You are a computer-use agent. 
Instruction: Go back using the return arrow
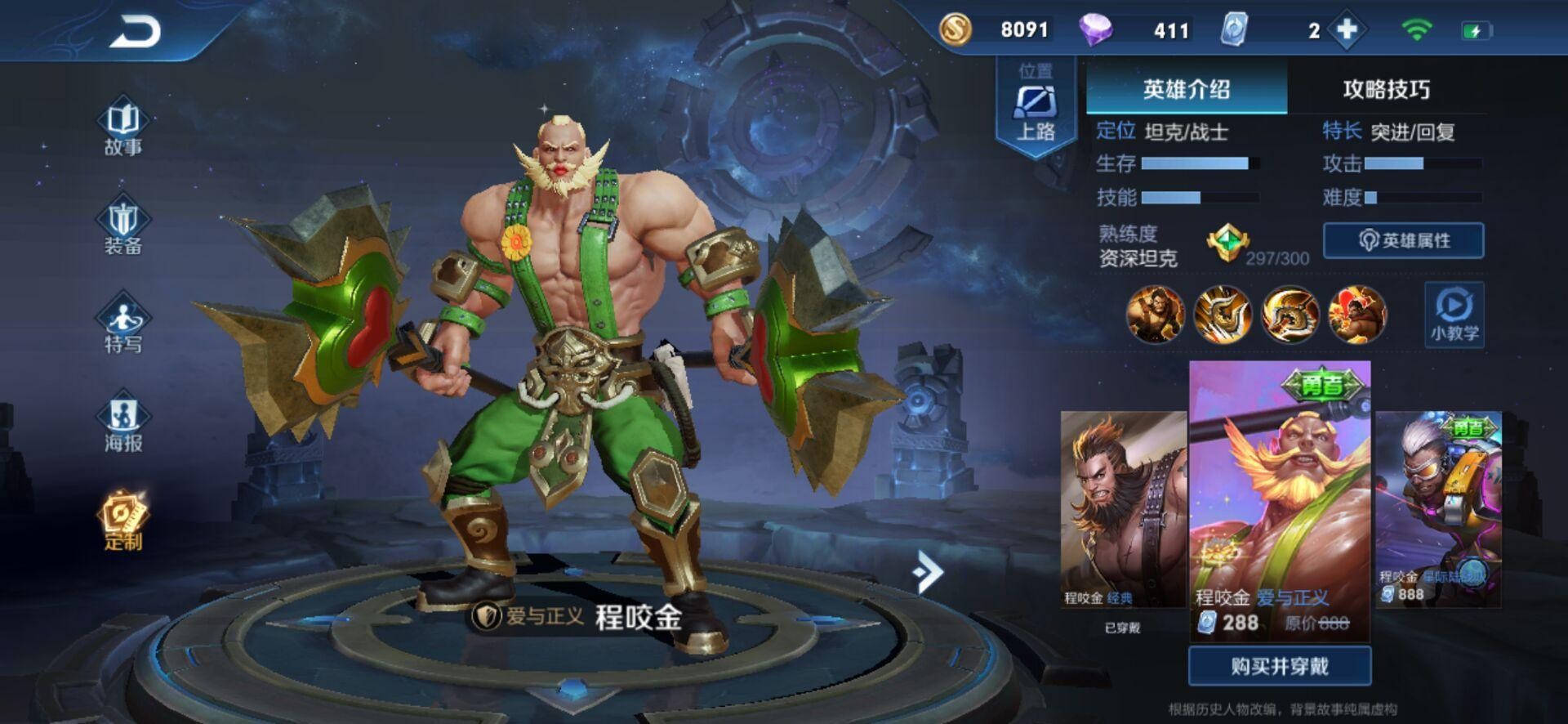click(x=136, y=32)
